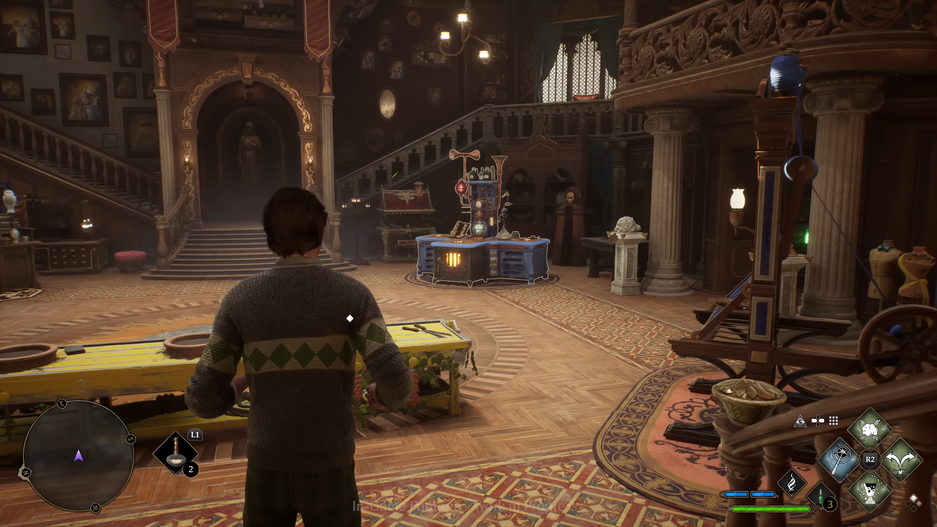Select the spinning-top tool item slot
The height and width of the screenshot is (527, 937).
click(x=175, y=453)
